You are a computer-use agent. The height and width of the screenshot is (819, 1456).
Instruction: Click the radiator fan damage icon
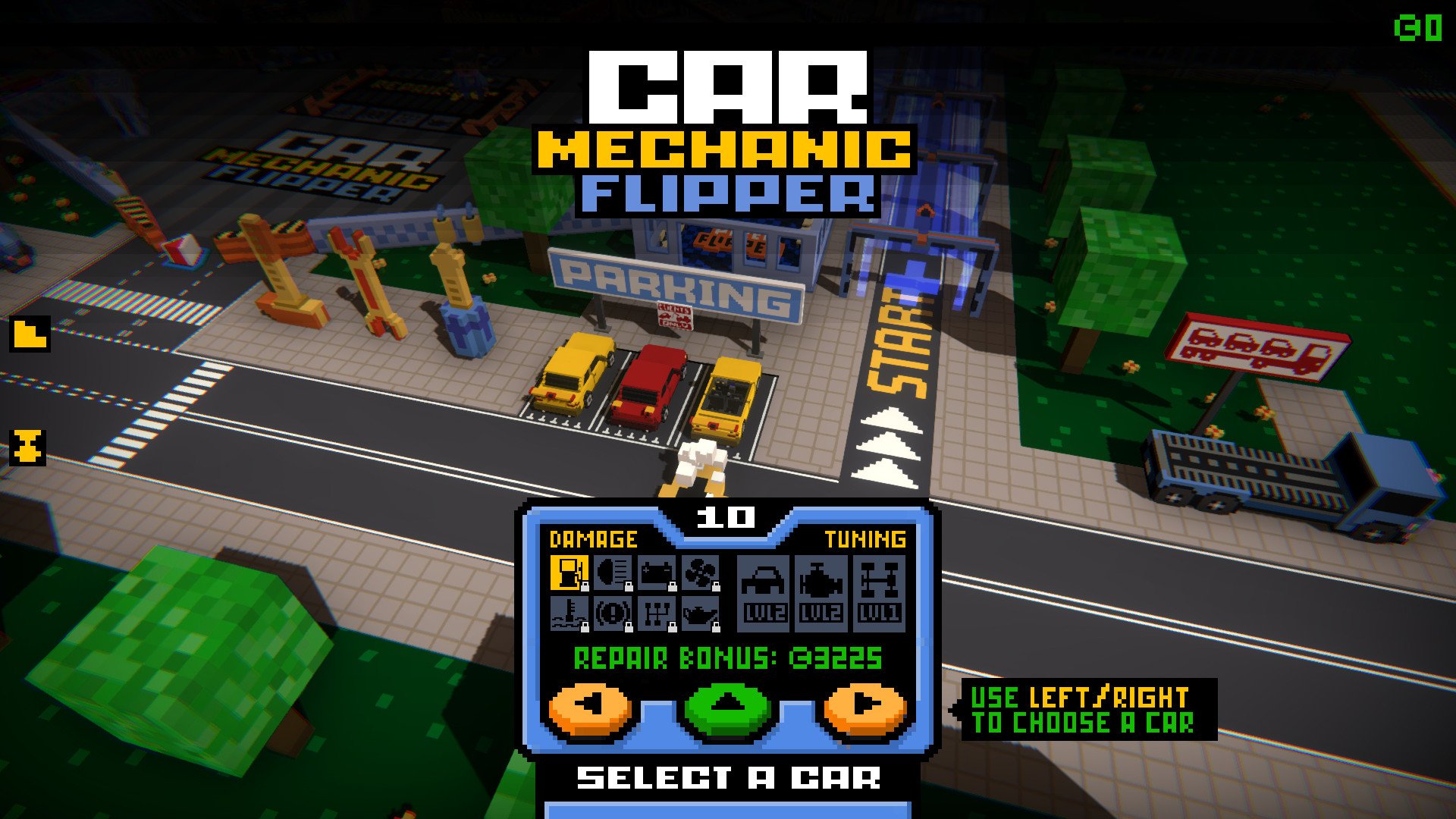point(701,574)
